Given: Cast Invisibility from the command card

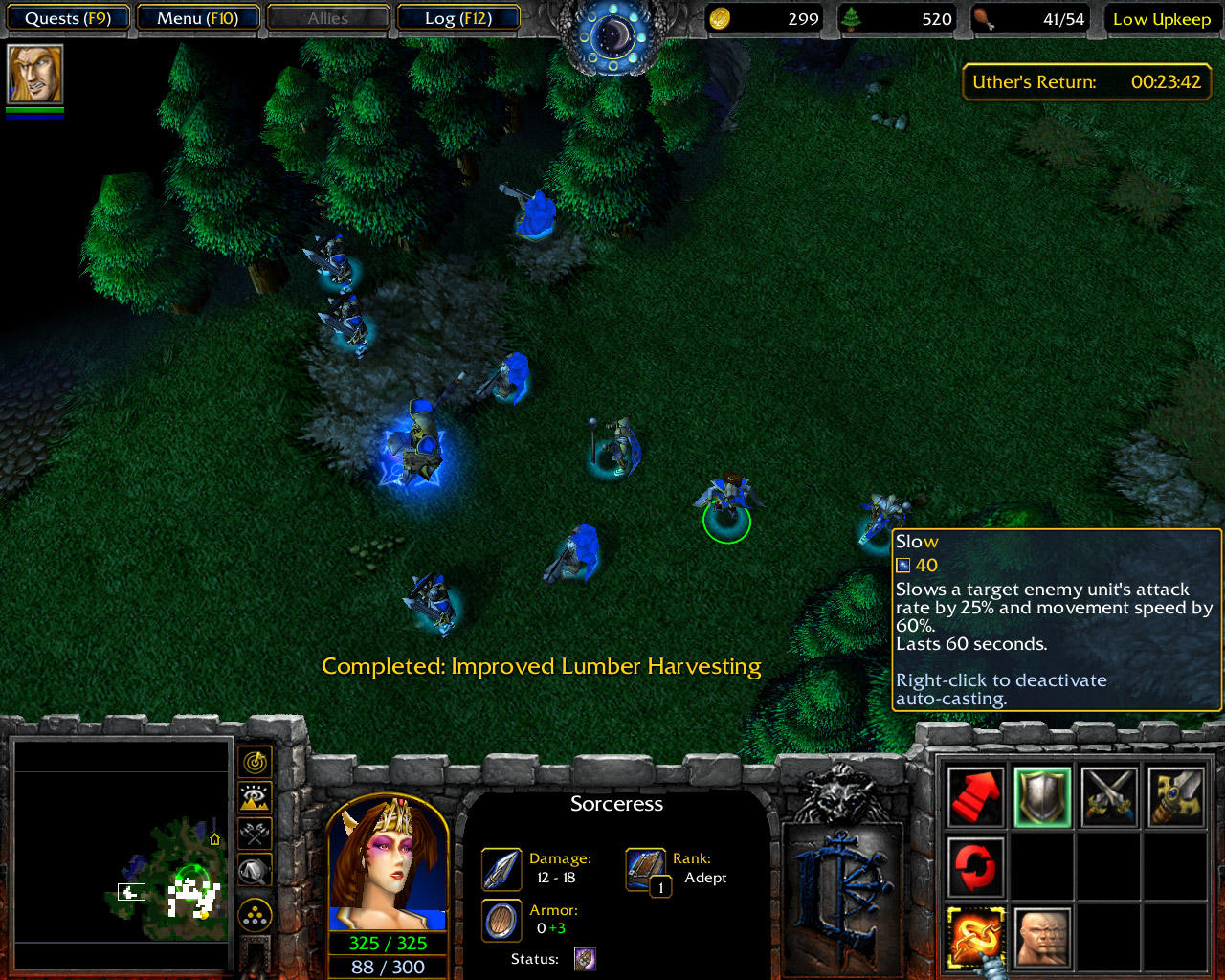Looking at the screenshot, I should tap(1041, 937).
